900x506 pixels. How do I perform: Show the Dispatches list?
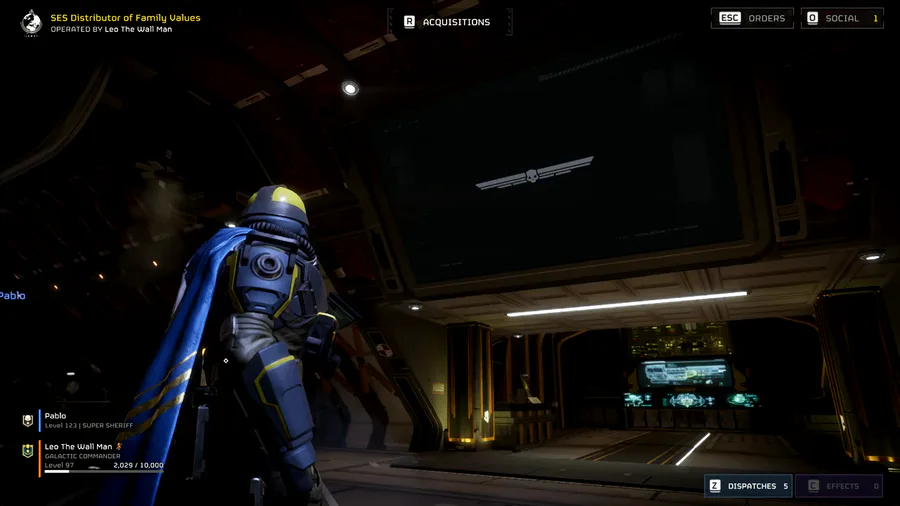click(748, 486)
